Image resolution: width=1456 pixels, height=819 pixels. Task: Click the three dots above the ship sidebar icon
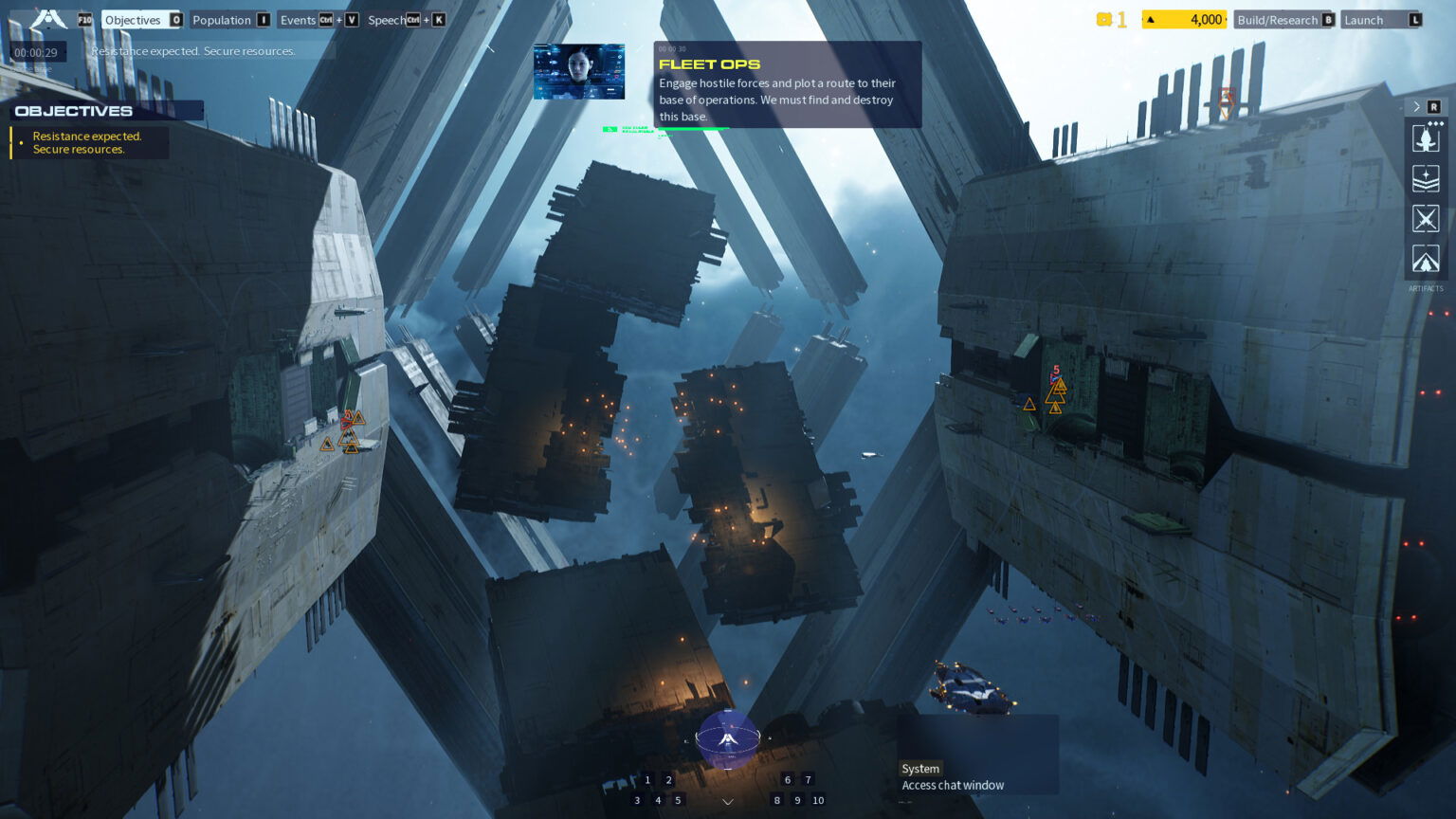[1435, 123]
